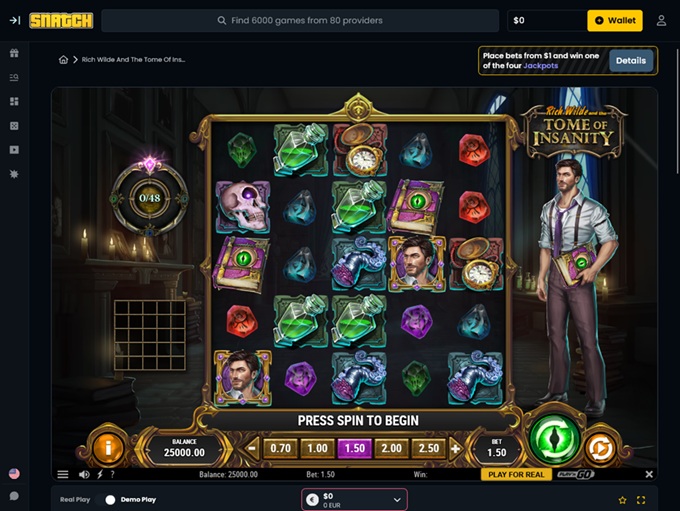Open the autoplay settings button
680x511 pixels.
coord(600,447)
